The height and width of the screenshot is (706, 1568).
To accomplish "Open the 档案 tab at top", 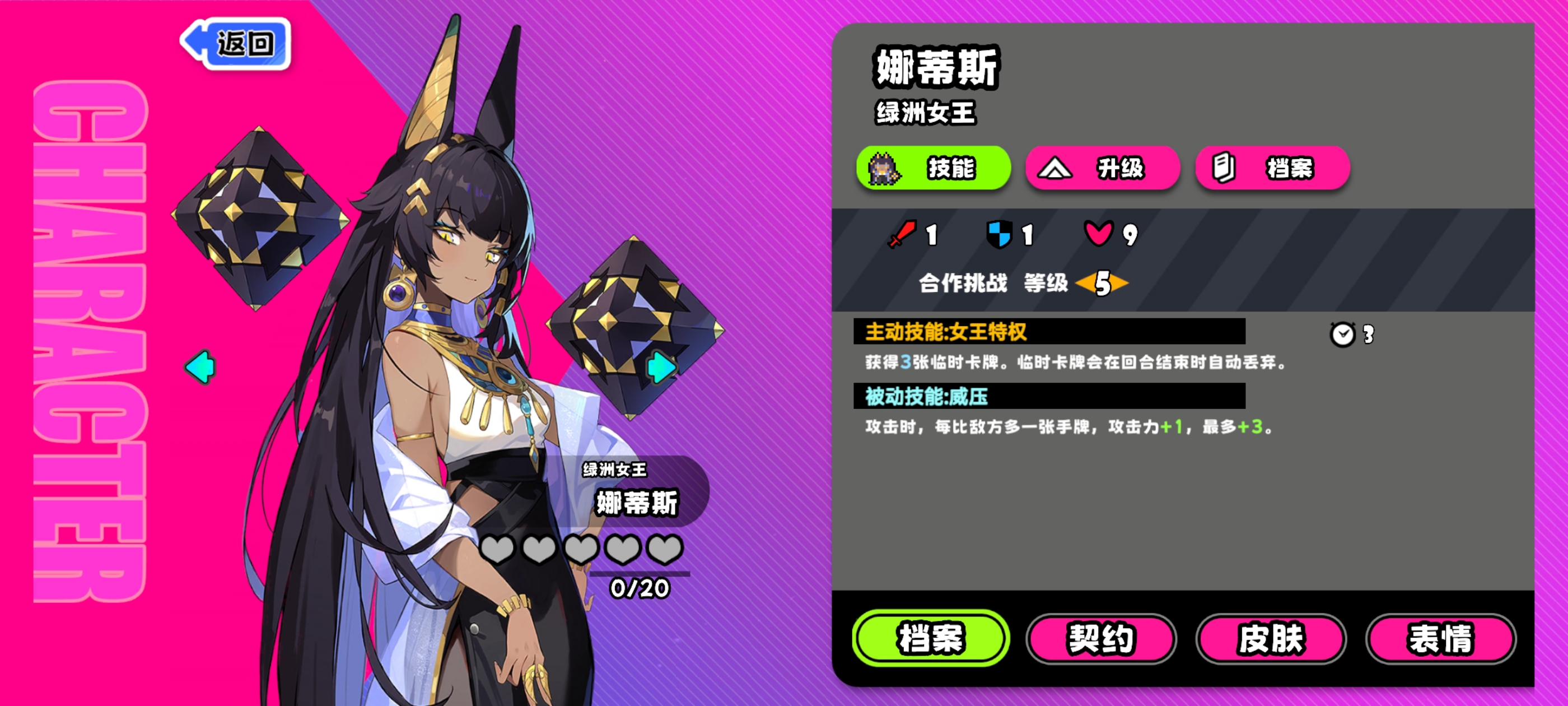I will 1272,168.
